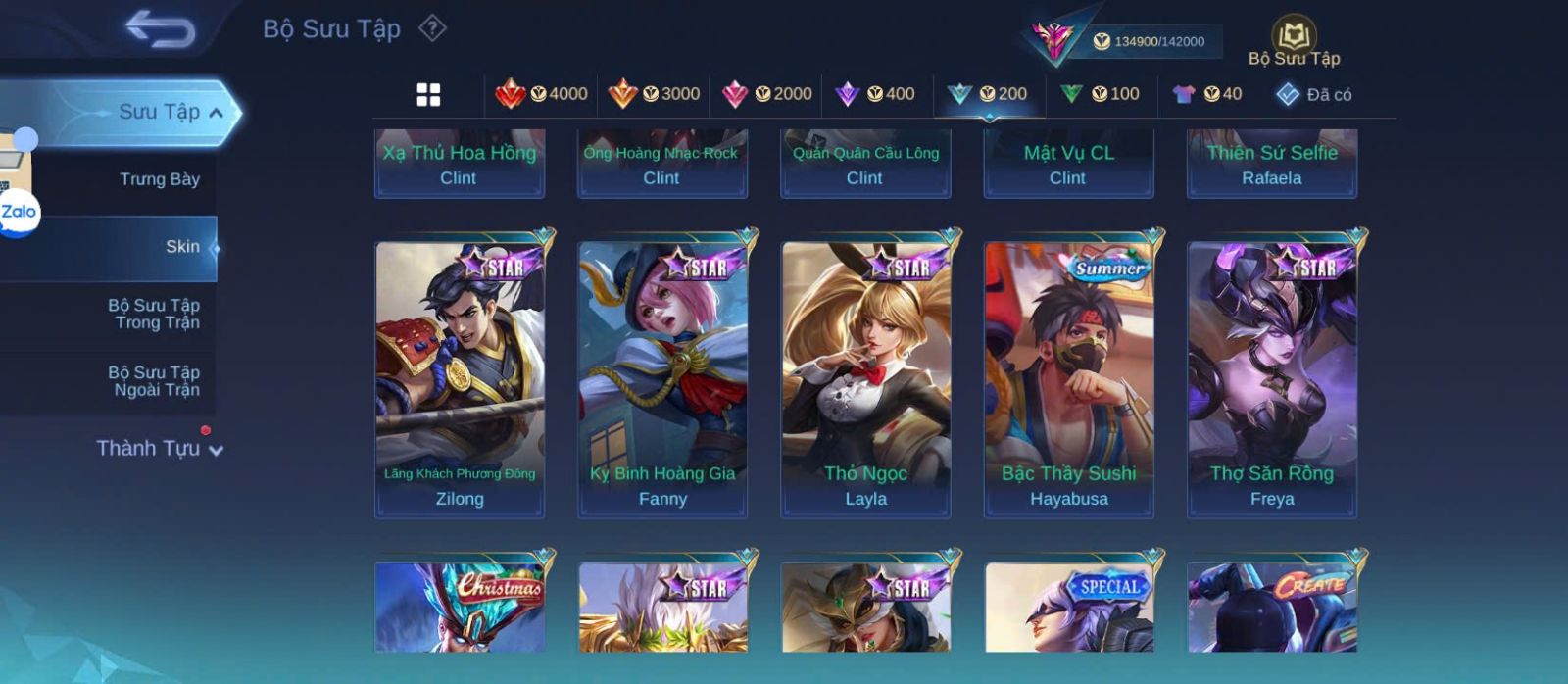Open the Trưng Bày section

[159, 179]
